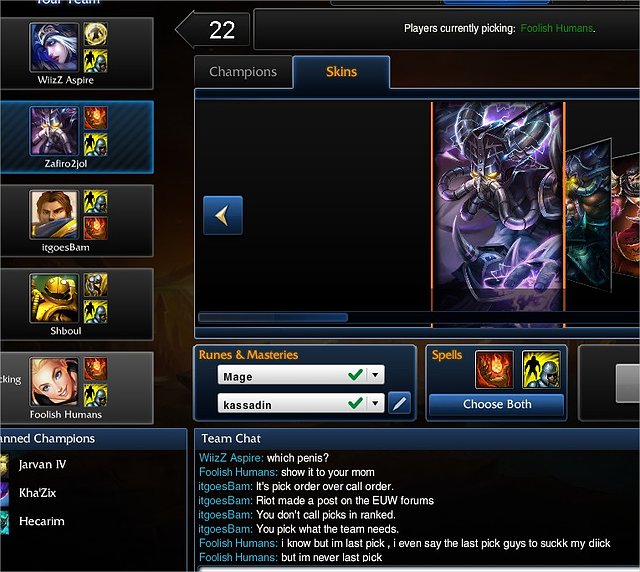Click Shboul's player row
Screen dimensions: 640x572
point(76,304)
